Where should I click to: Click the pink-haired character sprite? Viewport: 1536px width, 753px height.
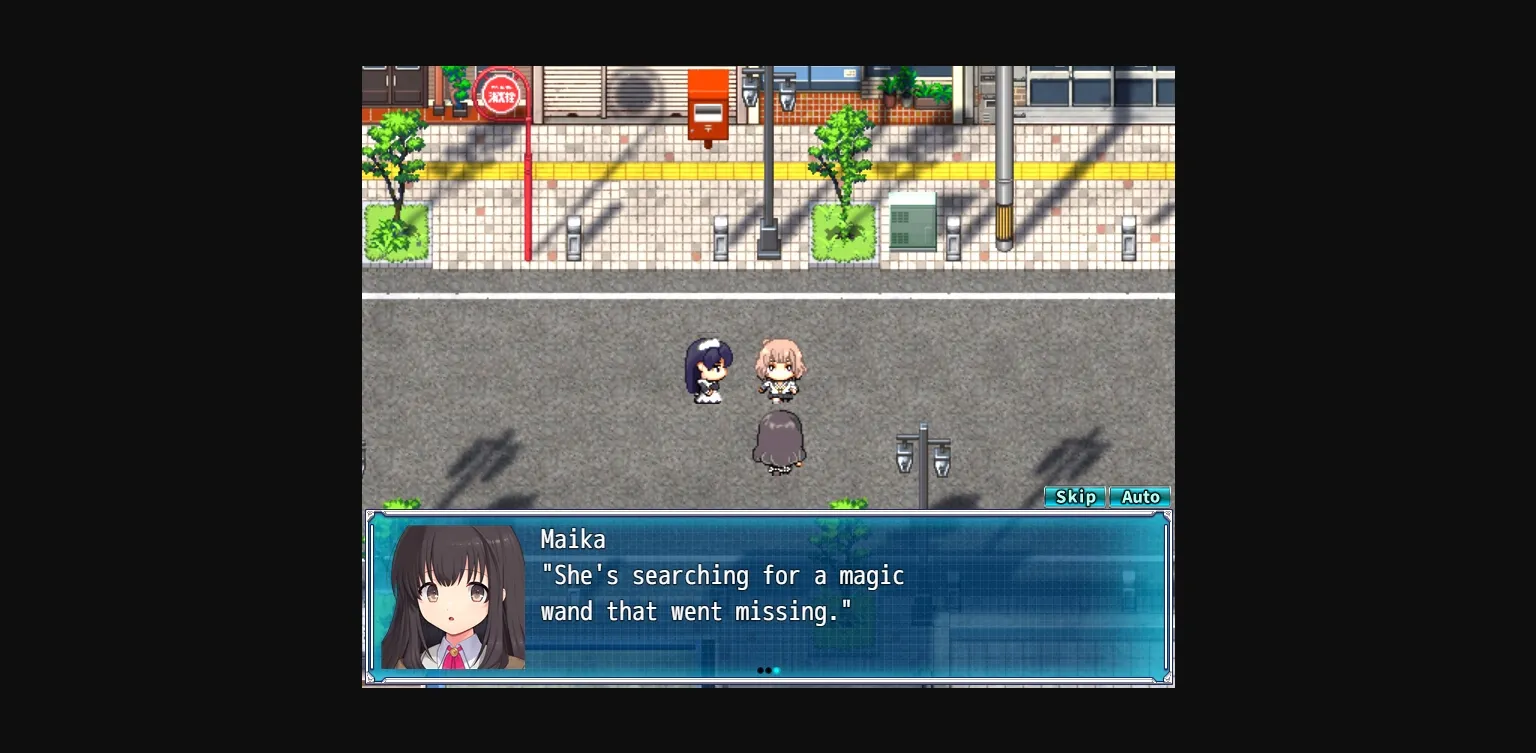(x=781, y=370)
